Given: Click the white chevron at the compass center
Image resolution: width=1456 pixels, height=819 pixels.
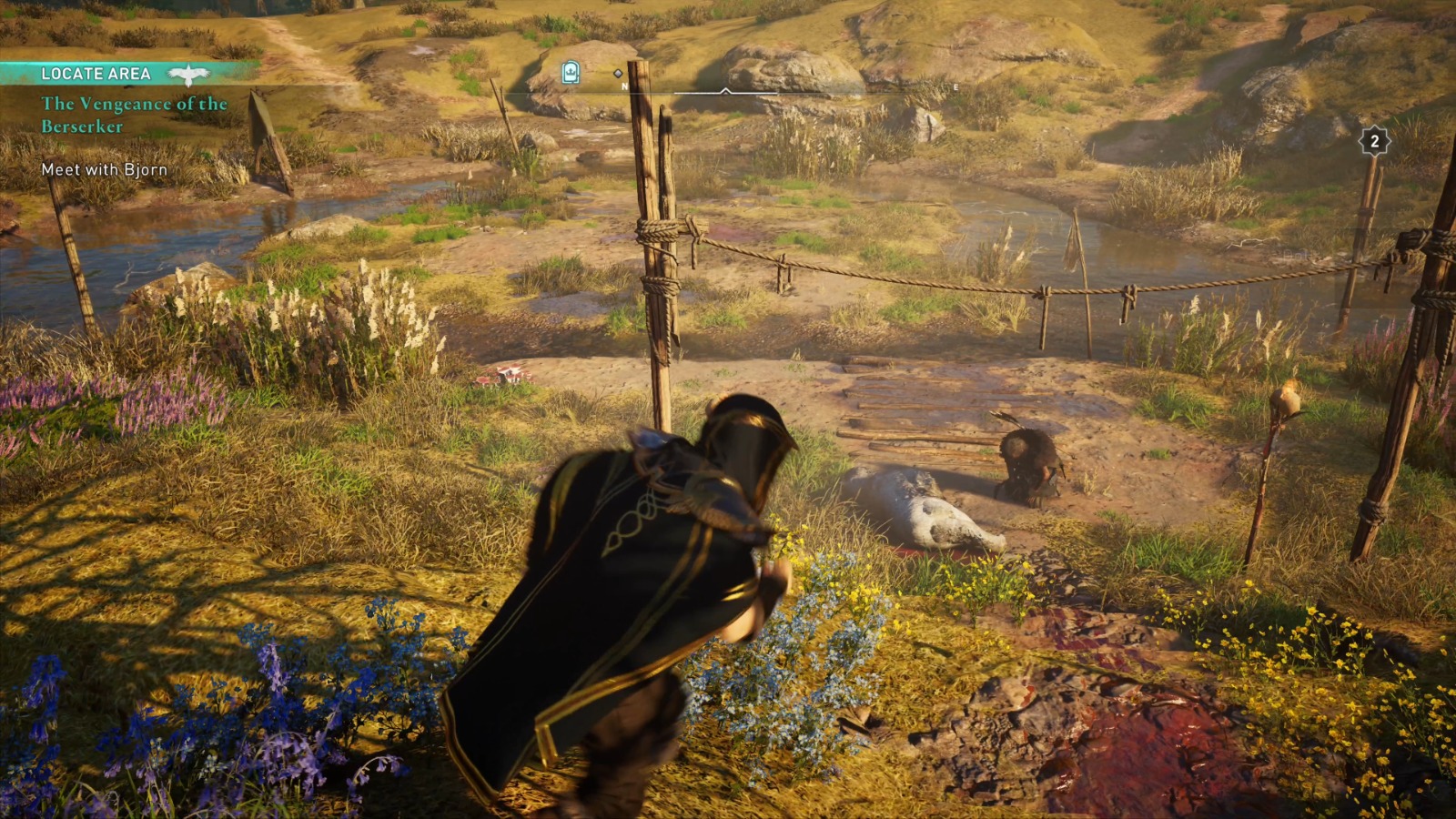Looking at the screenshot, I should point(725,91).
